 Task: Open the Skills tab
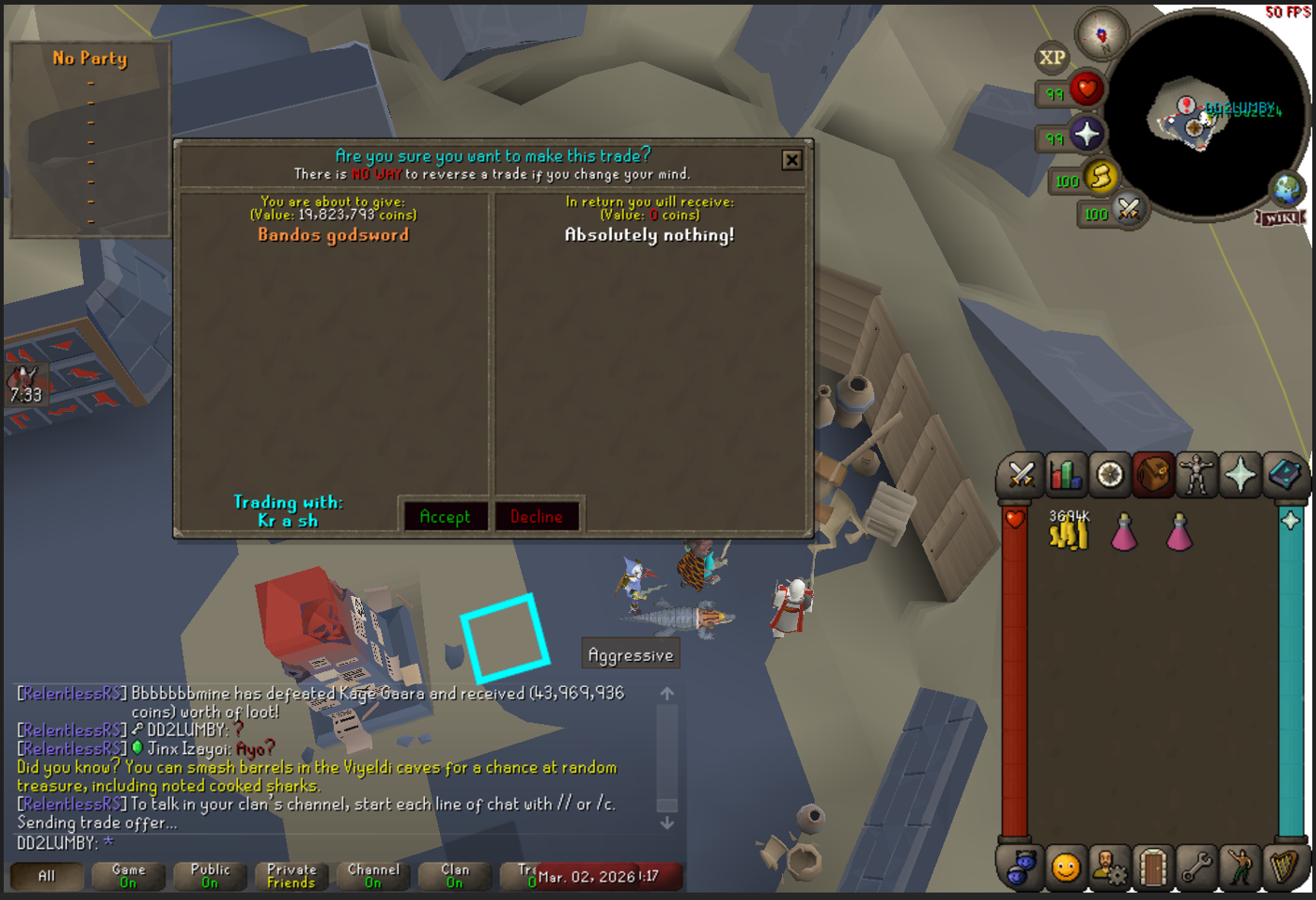[1065, 475]
